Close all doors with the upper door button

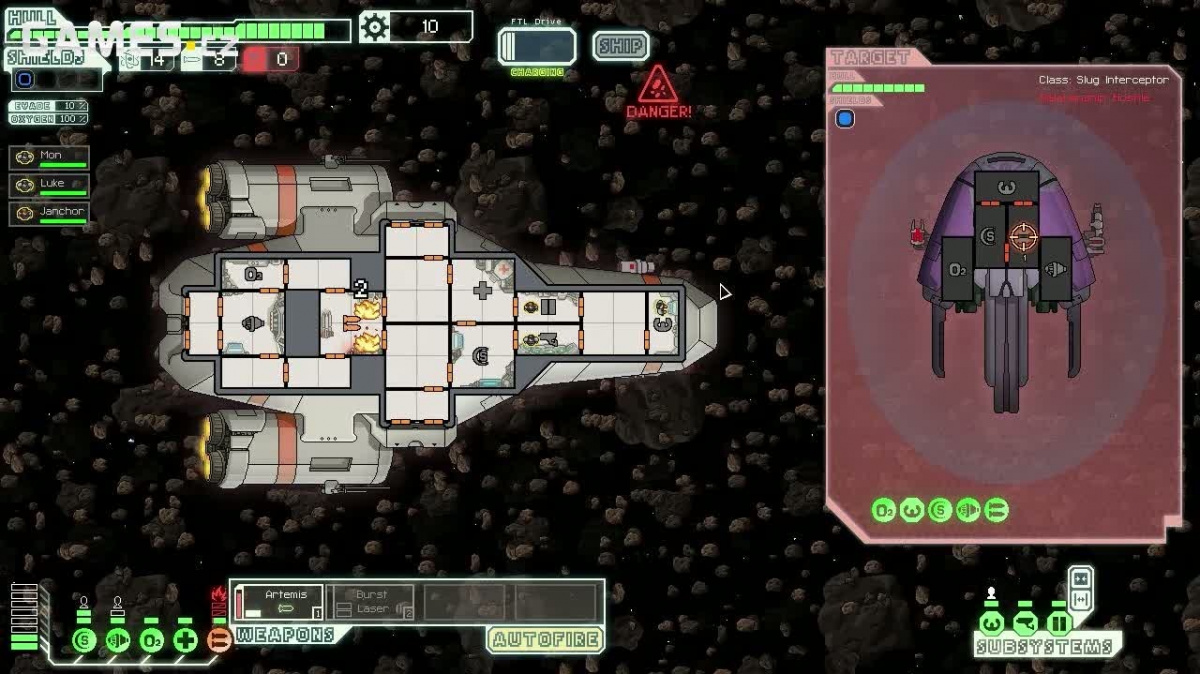tap(1081, 578)
